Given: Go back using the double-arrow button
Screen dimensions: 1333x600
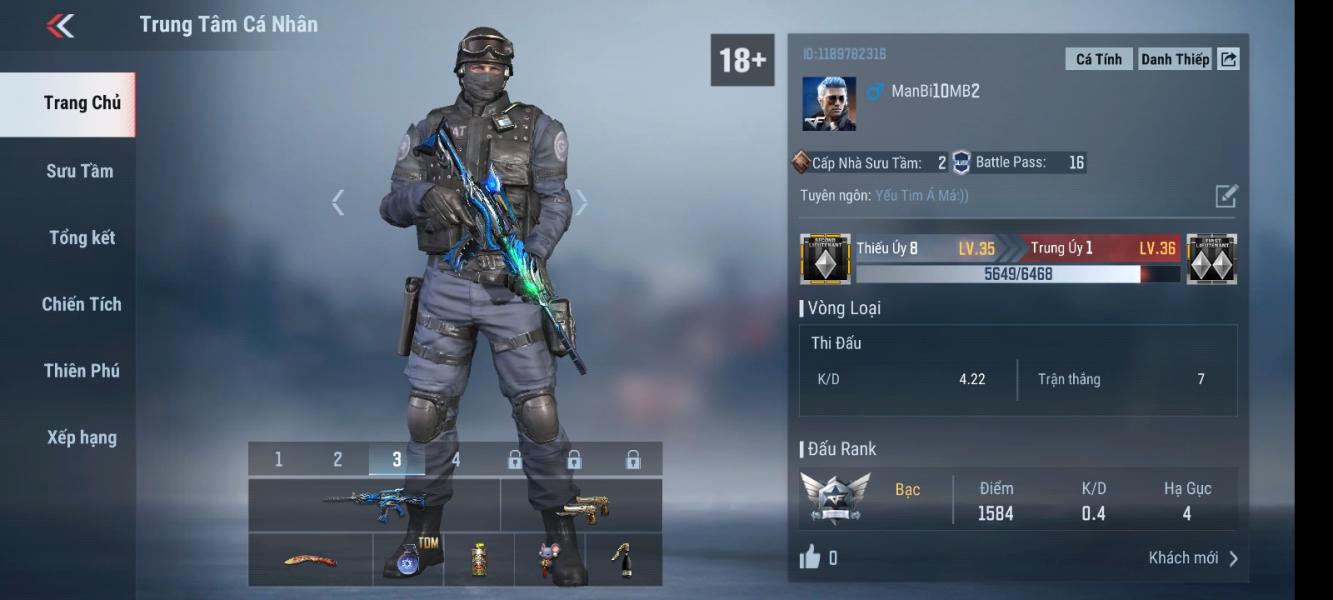Looking at the screenshot, I should tap(61, 26).
